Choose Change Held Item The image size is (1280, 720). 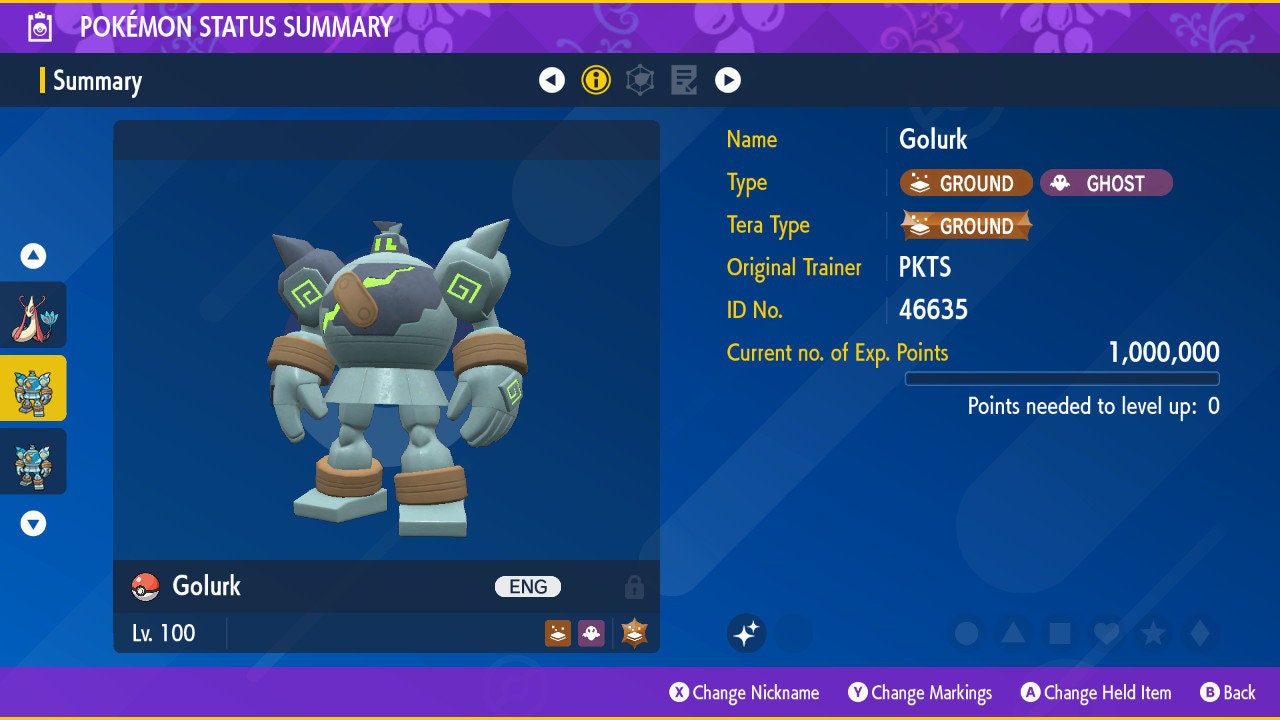[x=1096, y=693]
